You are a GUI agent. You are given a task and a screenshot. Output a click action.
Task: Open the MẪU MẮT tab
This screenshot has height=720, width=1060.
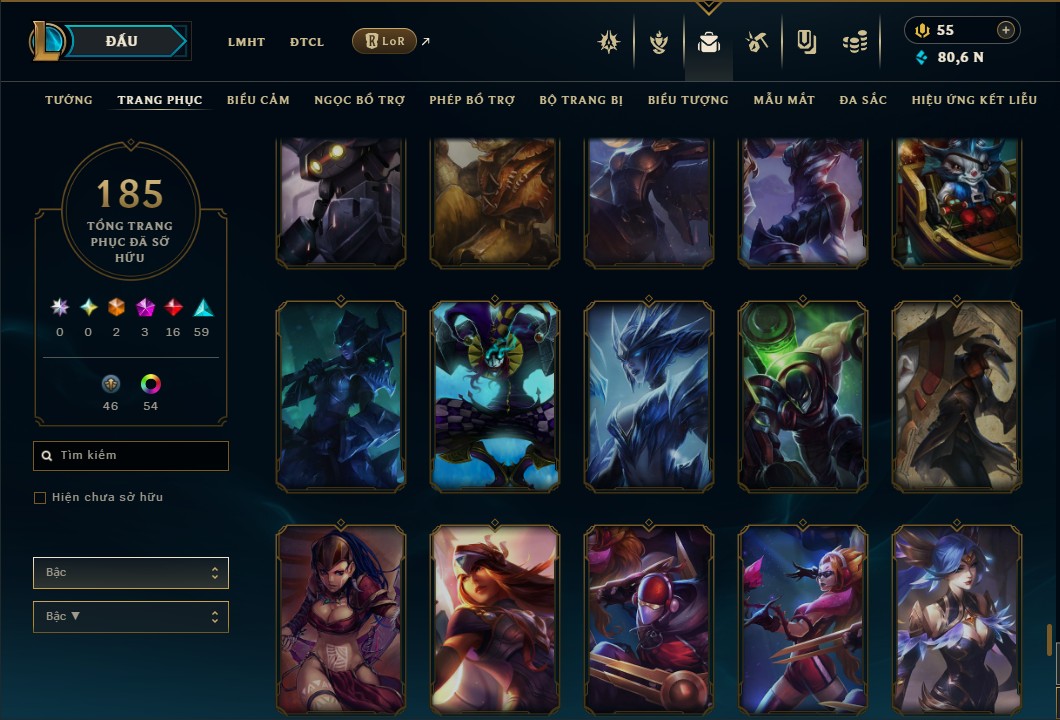[x=784, y=100]
